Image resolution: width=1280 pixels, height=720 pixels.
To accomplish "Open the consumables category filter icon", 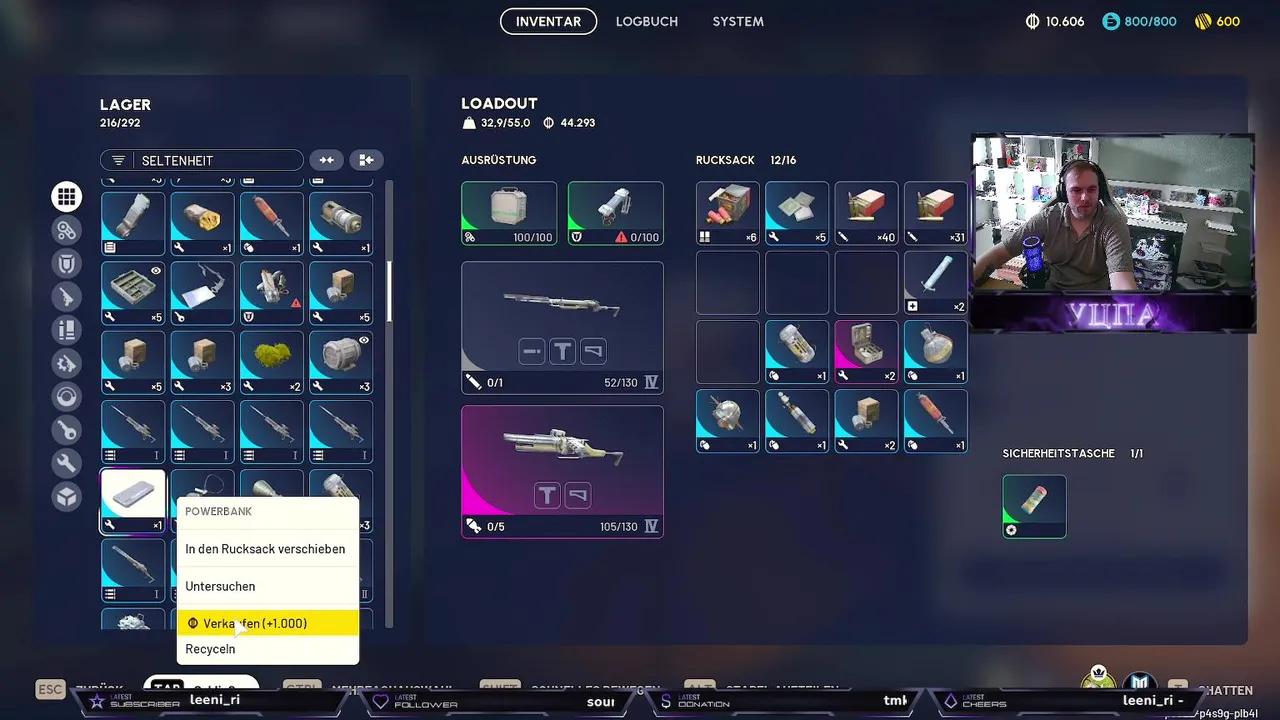I will pyautogui.click(x=66, y=330).
